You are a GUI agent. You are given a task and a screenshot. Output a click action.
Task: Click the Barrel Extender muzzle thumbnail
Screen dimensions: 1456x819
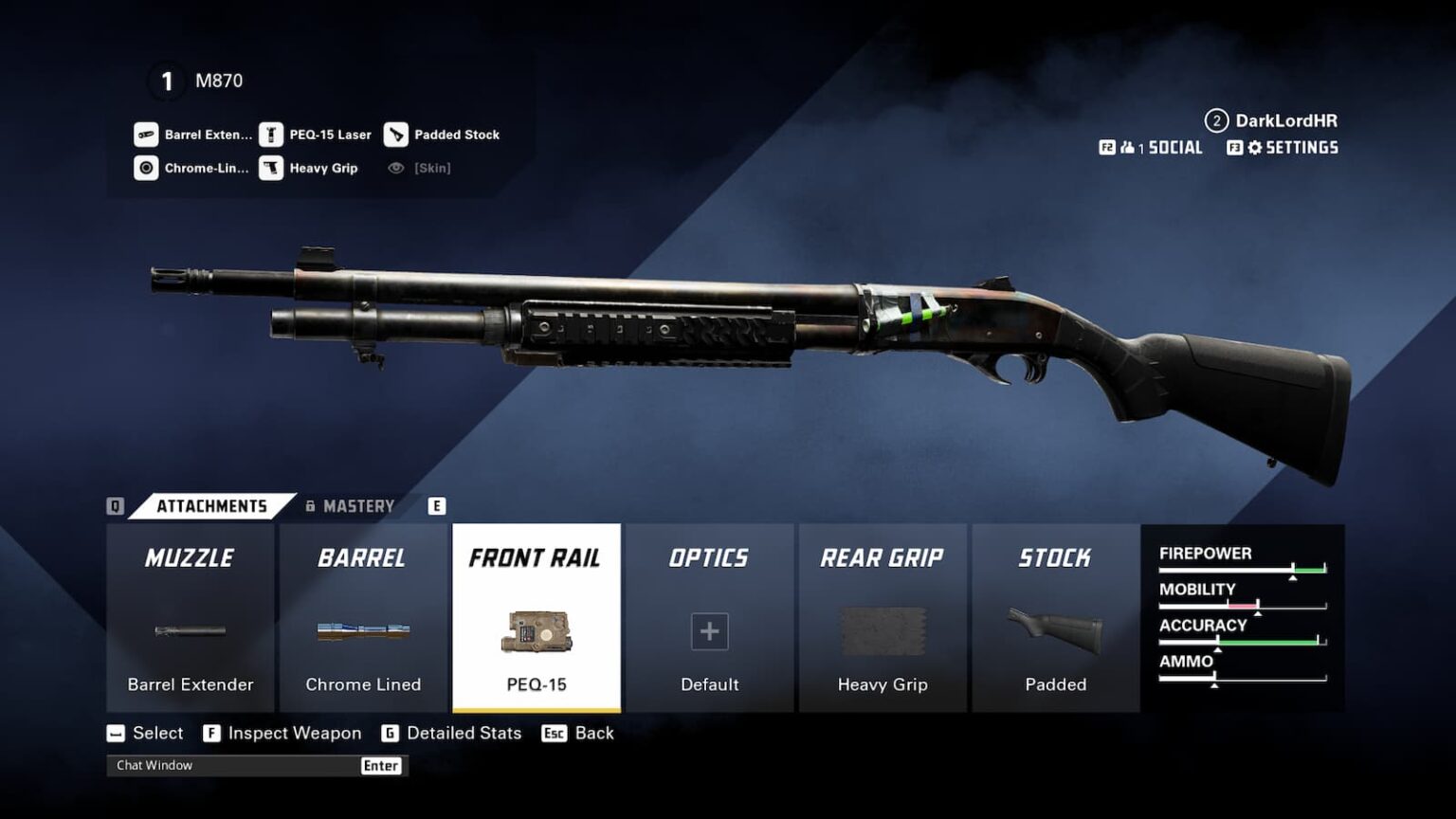pos(190,630)
